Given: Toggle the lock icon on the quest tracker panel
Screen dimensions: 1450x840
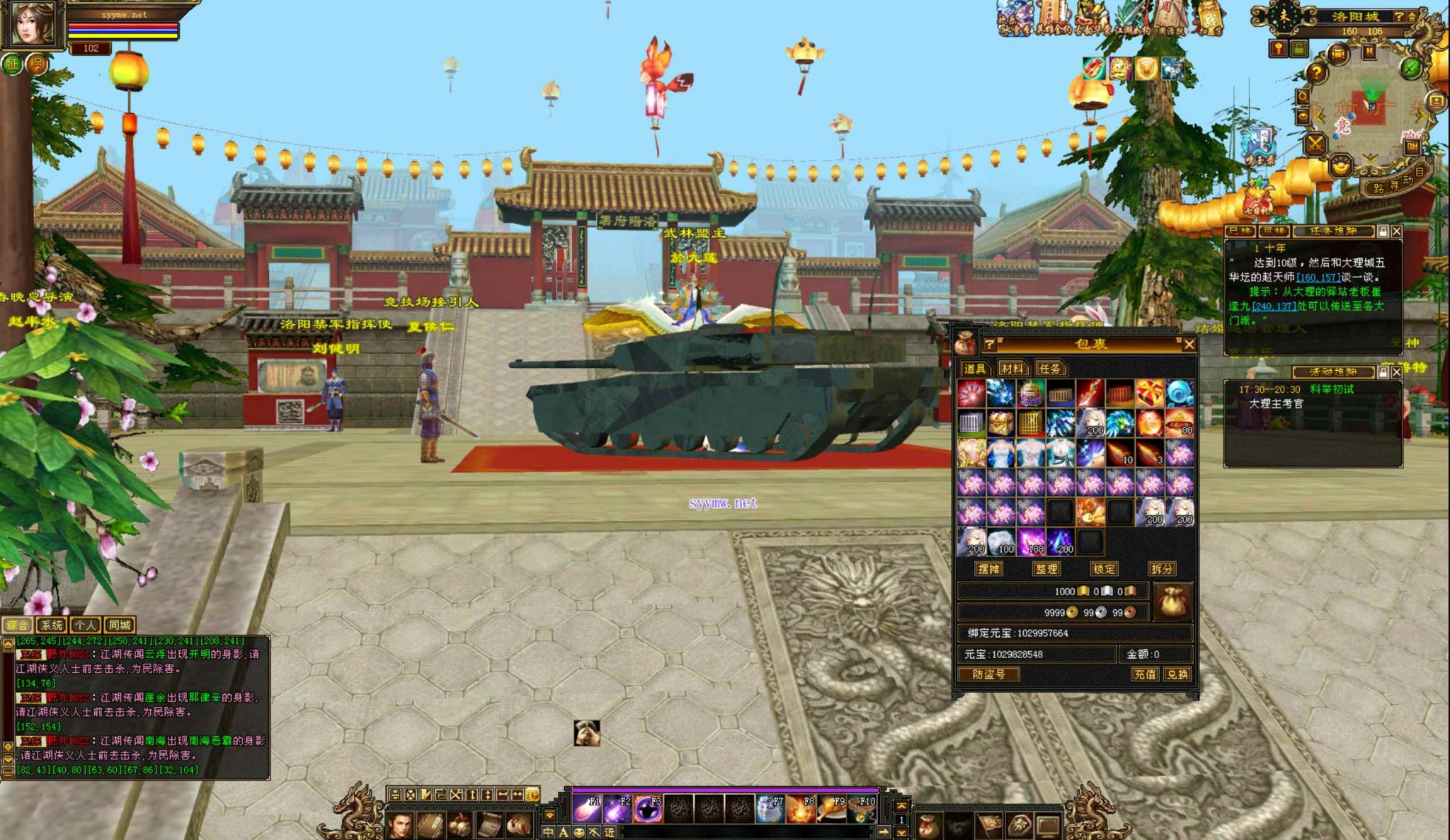Looking at the screenshot, I should coord(1383,231).
